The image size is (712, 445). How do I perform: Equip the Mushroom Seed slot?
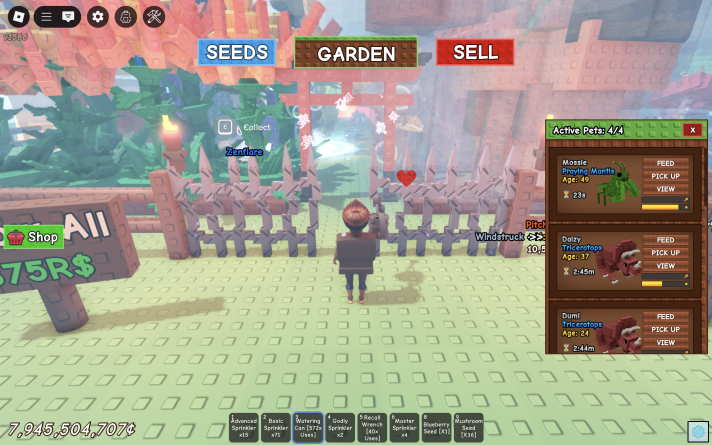pos(468,428)
